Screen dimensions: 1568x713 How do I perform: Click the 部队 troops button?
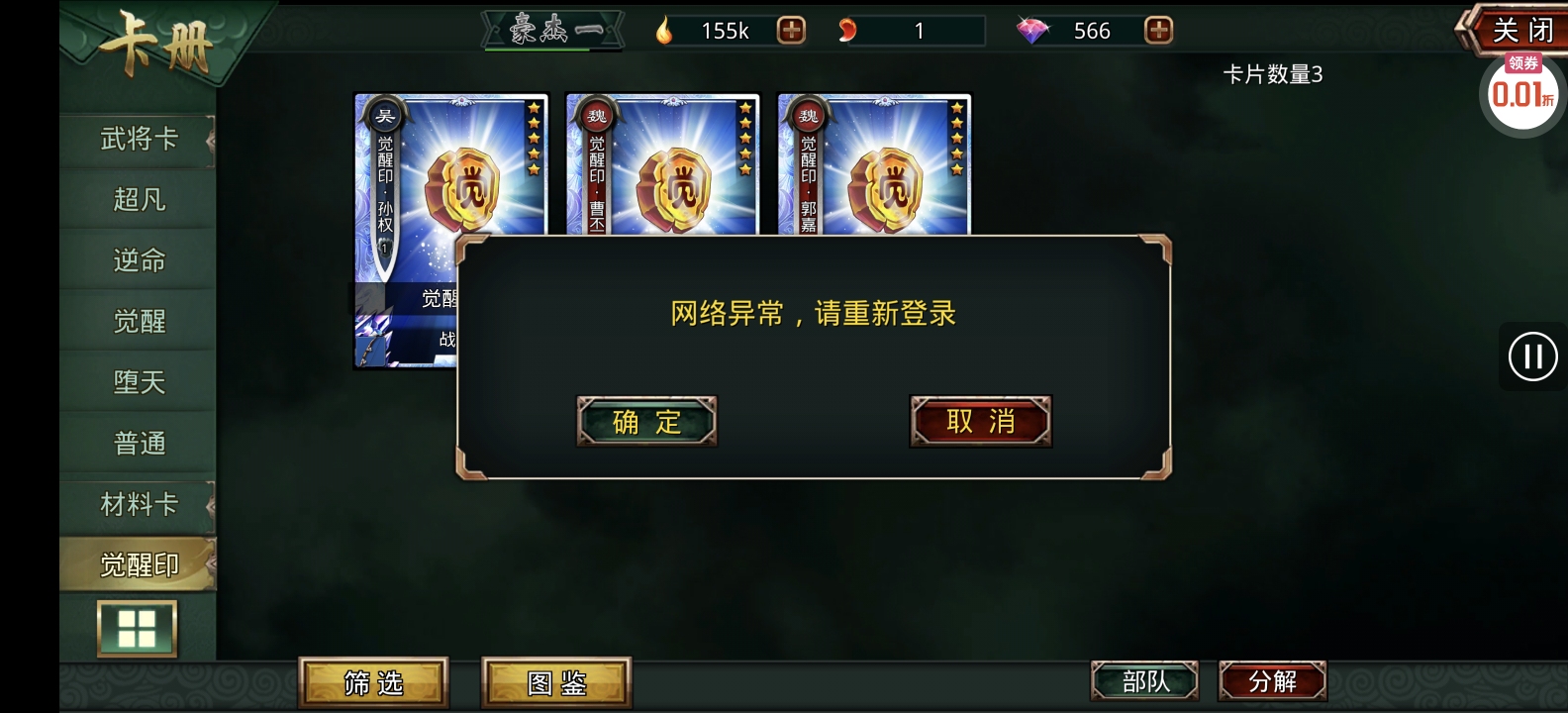coord(1143,679)
